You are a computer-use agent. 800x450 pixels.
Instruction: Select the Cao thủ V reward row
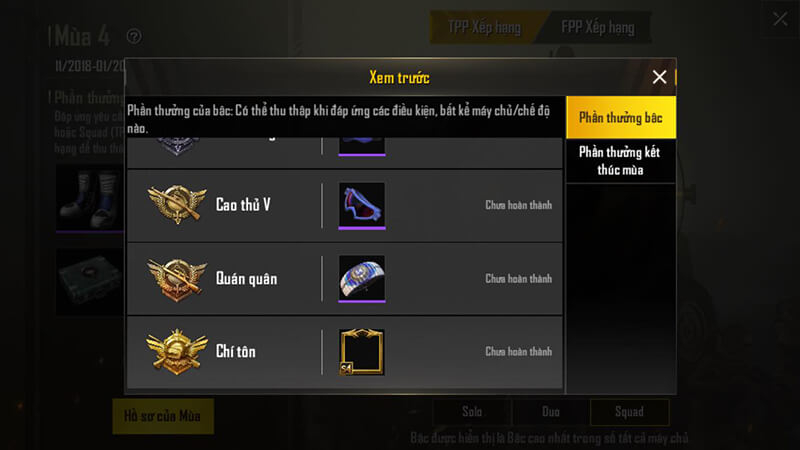345,205
